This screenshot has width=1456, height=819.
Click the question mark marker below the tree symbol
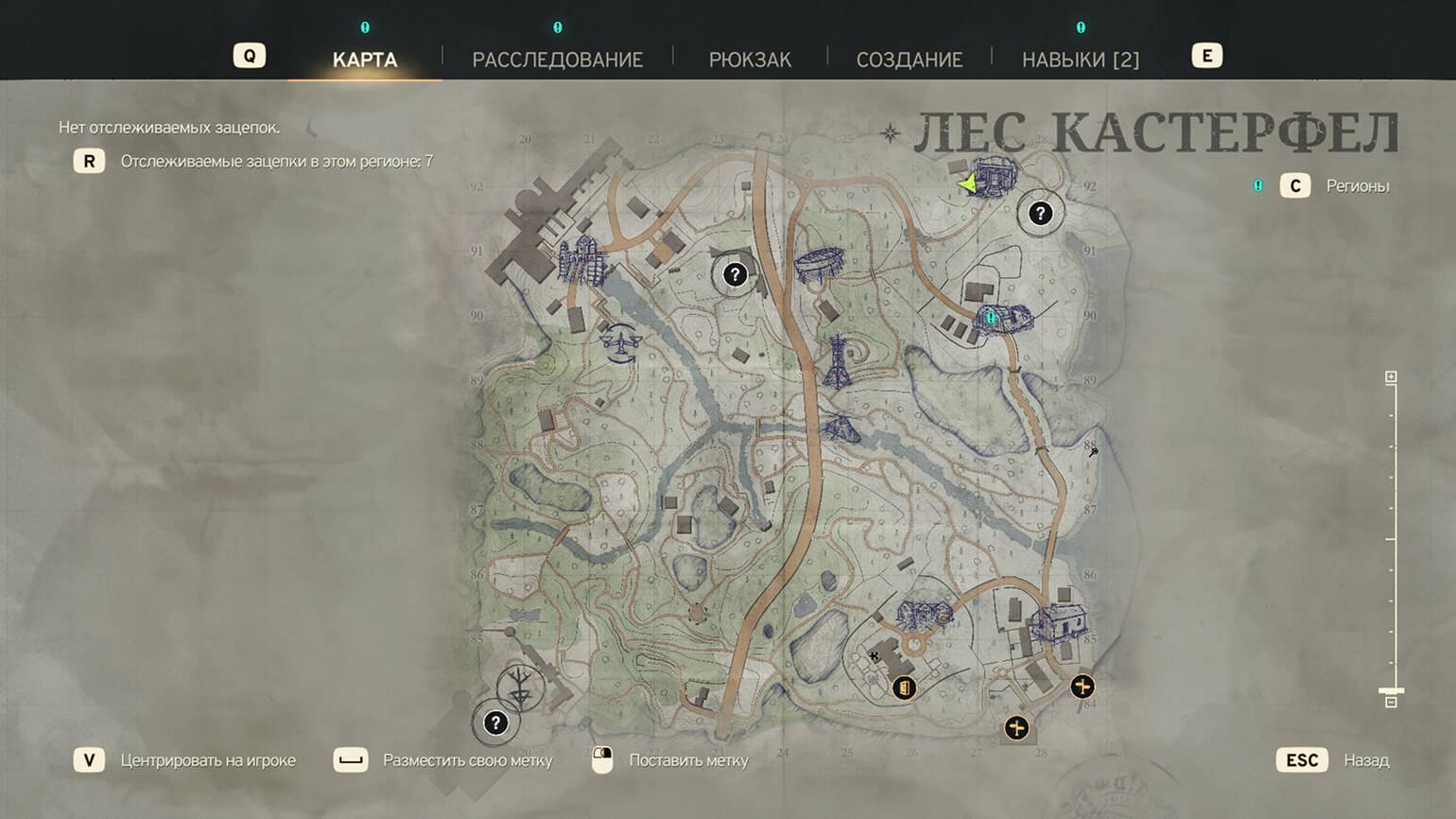(495, 723)
